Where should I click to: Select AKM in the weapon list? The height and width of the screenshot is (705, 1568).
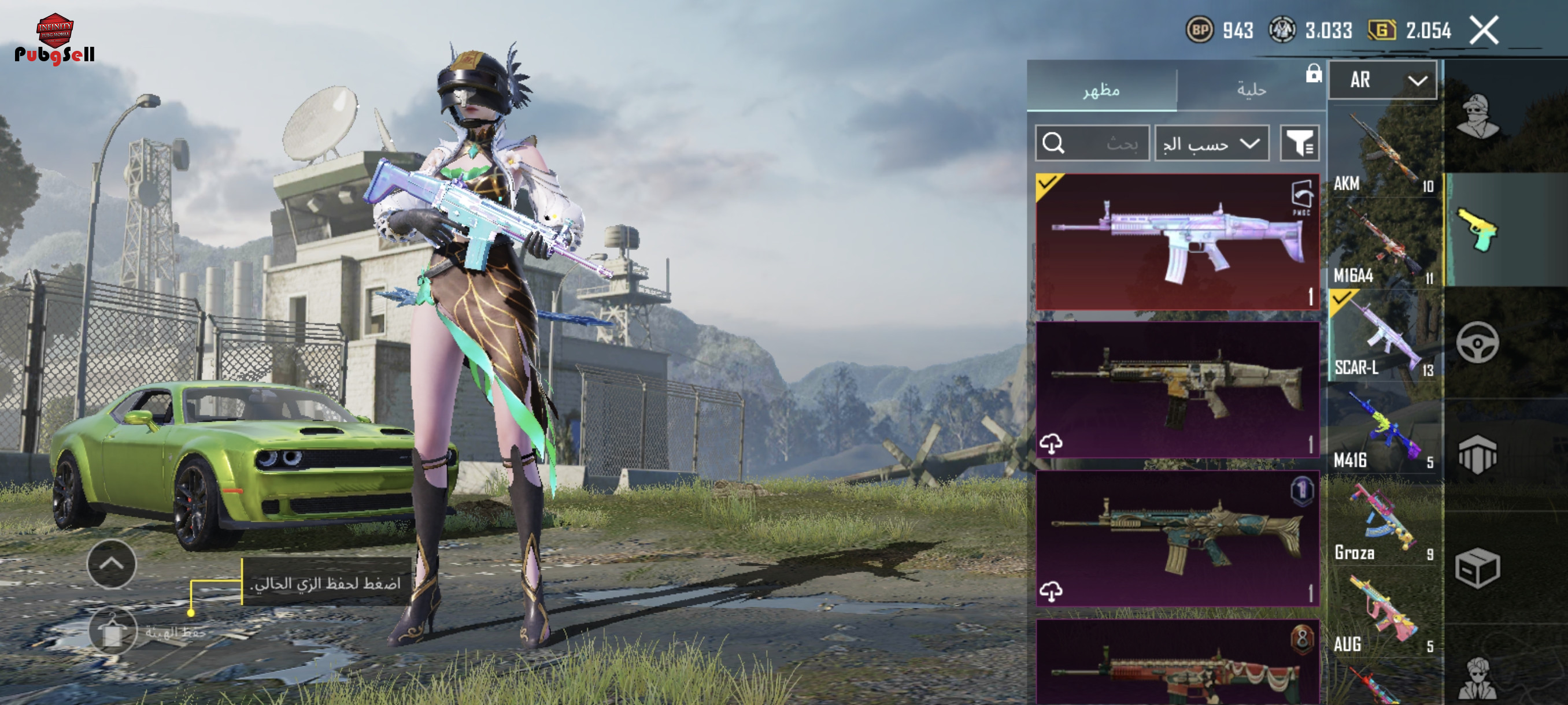tap(1383, 152)
